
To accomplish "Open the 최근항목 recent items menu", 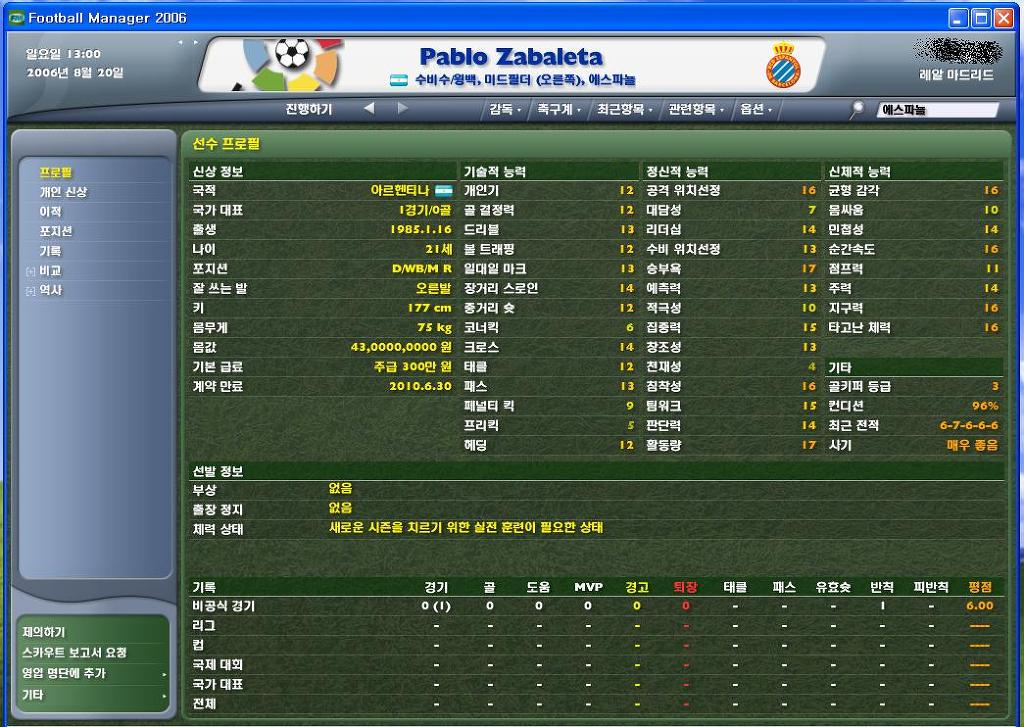I will [623, 109].
